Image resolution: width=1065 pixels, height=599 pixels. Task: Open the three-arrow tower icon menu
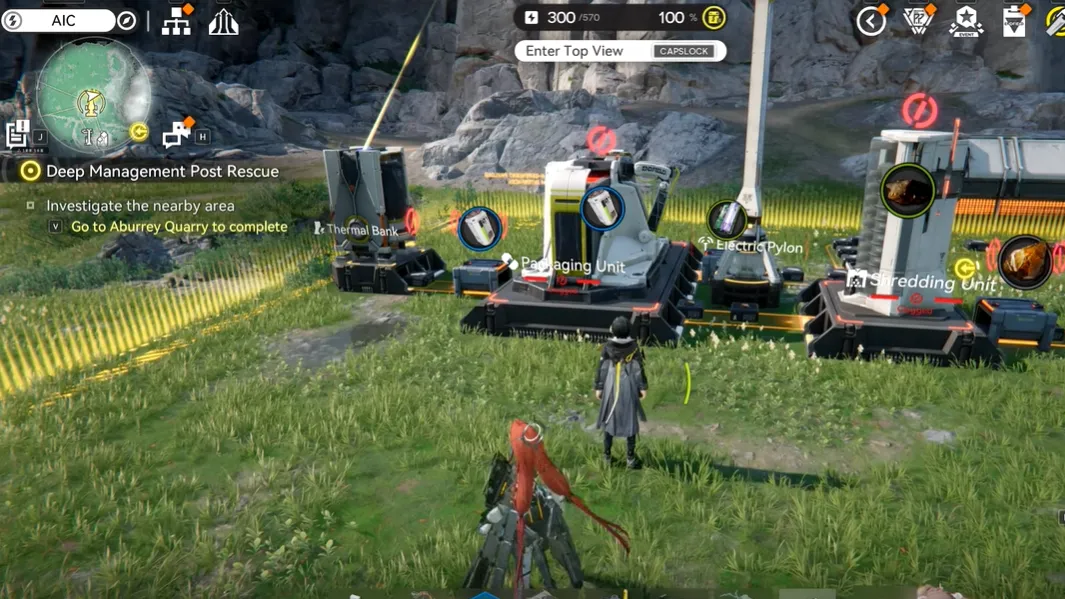[223, 21]
